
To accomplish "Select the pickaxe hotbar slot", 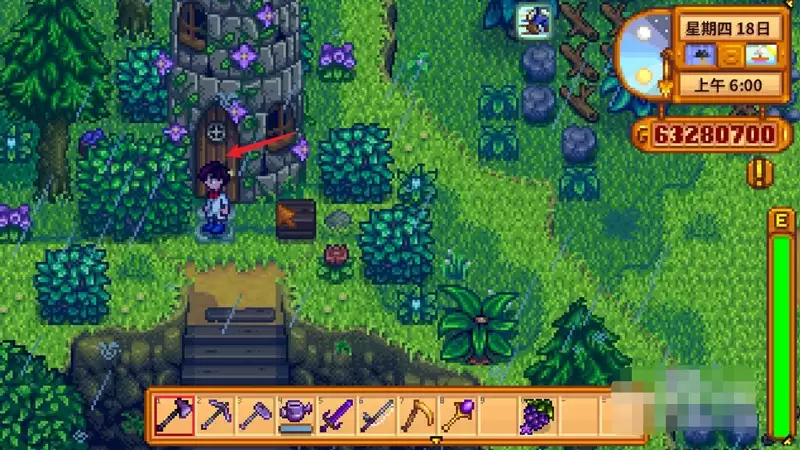I will coord(214,414).
